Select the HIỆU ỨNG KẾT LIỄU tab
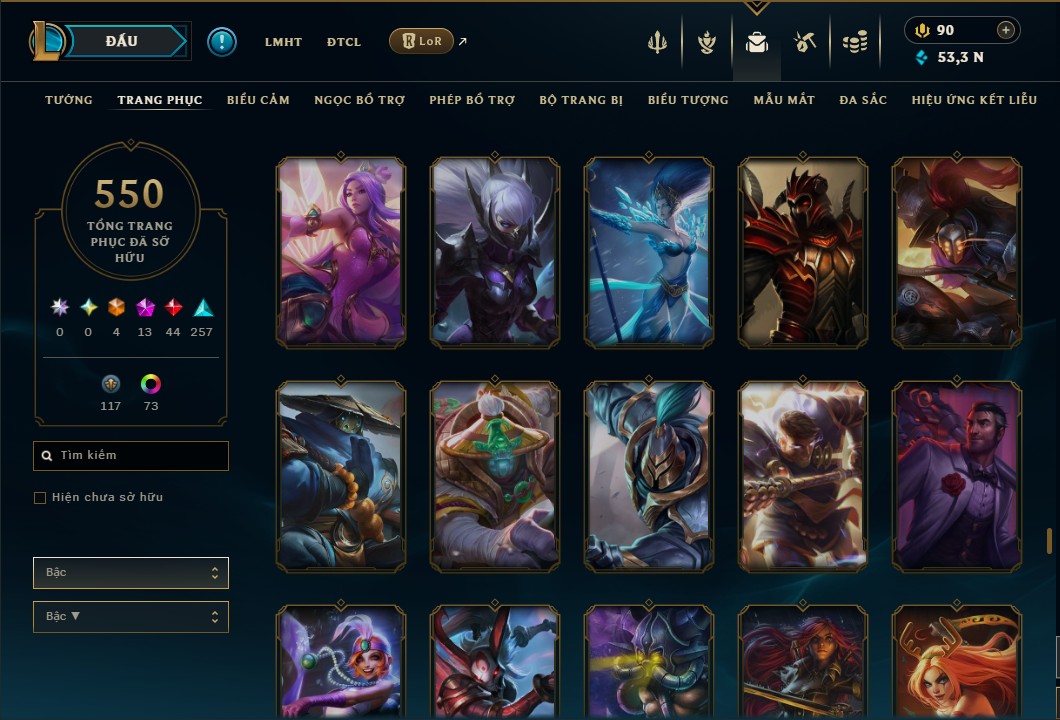 tap(974, 100)
